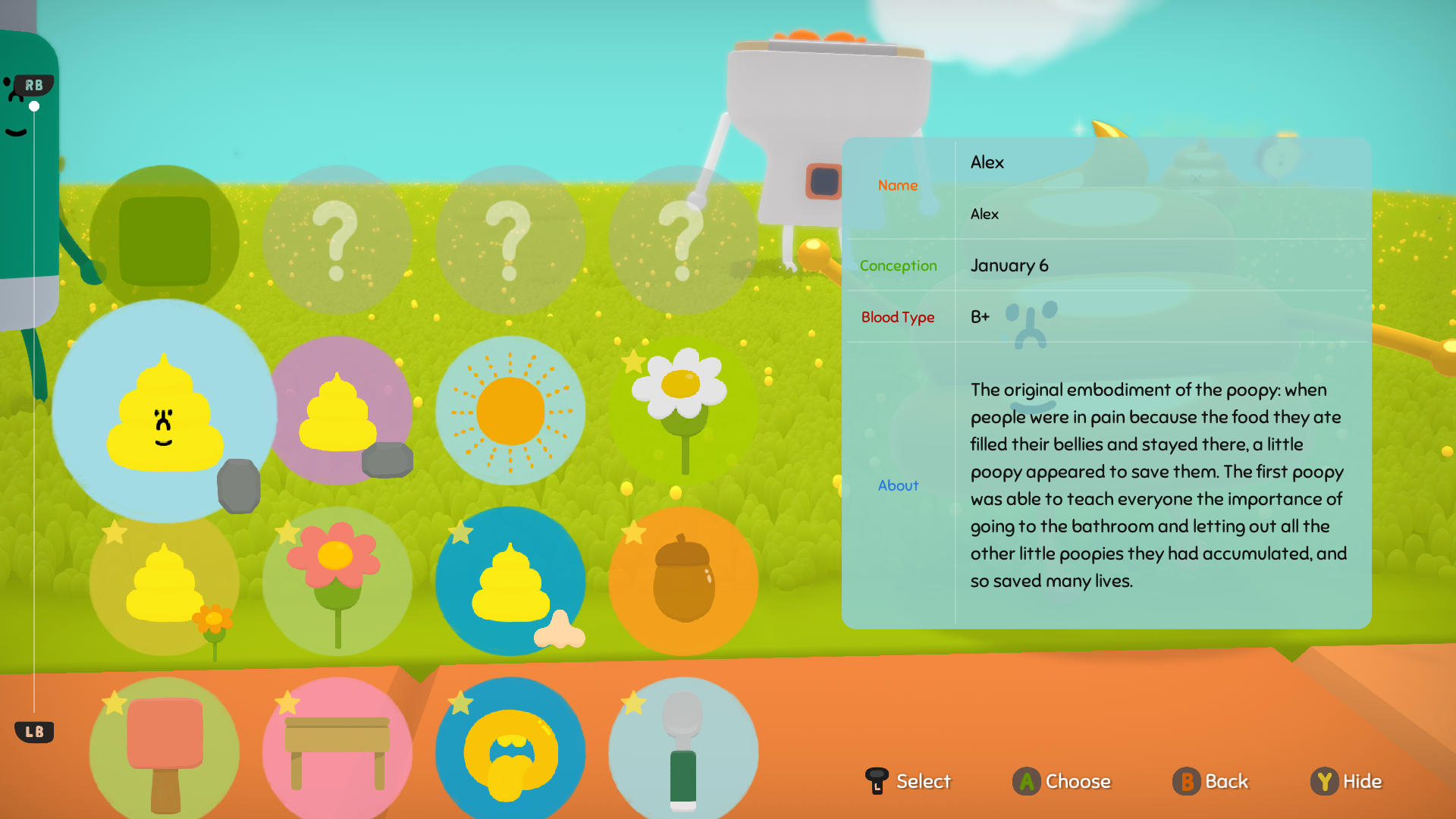Choose the highlighted poop with a face

click(165, 412)
